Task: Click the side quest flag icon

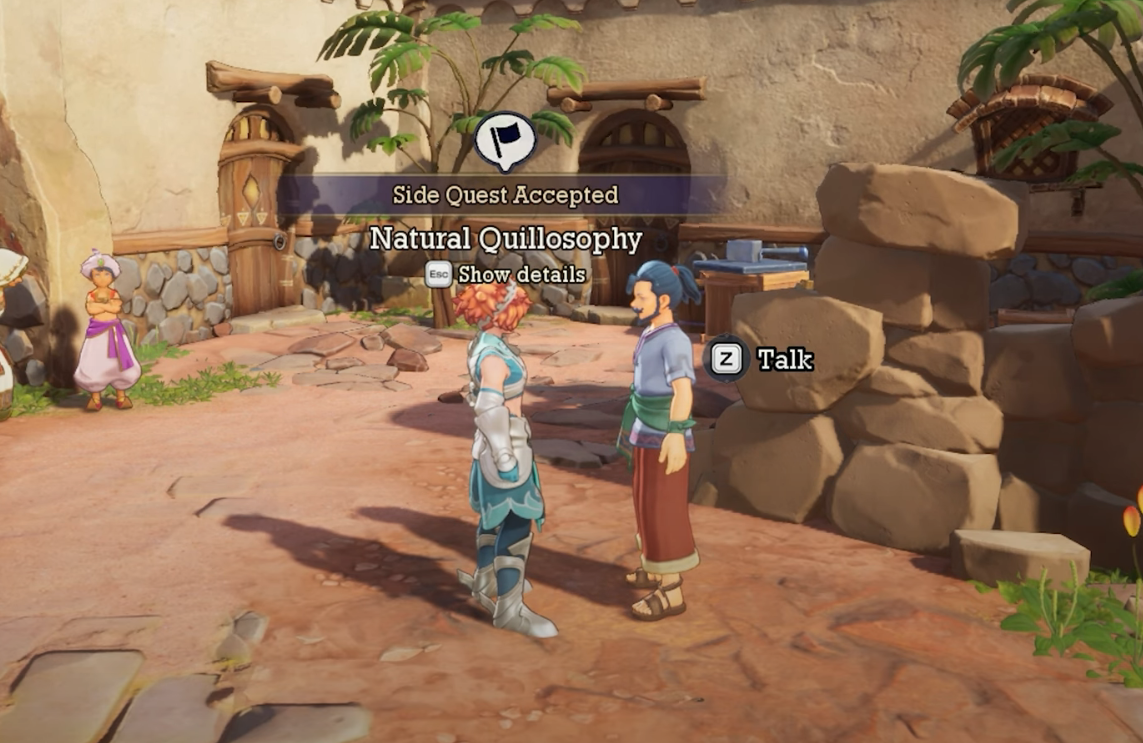Action: 505,141
